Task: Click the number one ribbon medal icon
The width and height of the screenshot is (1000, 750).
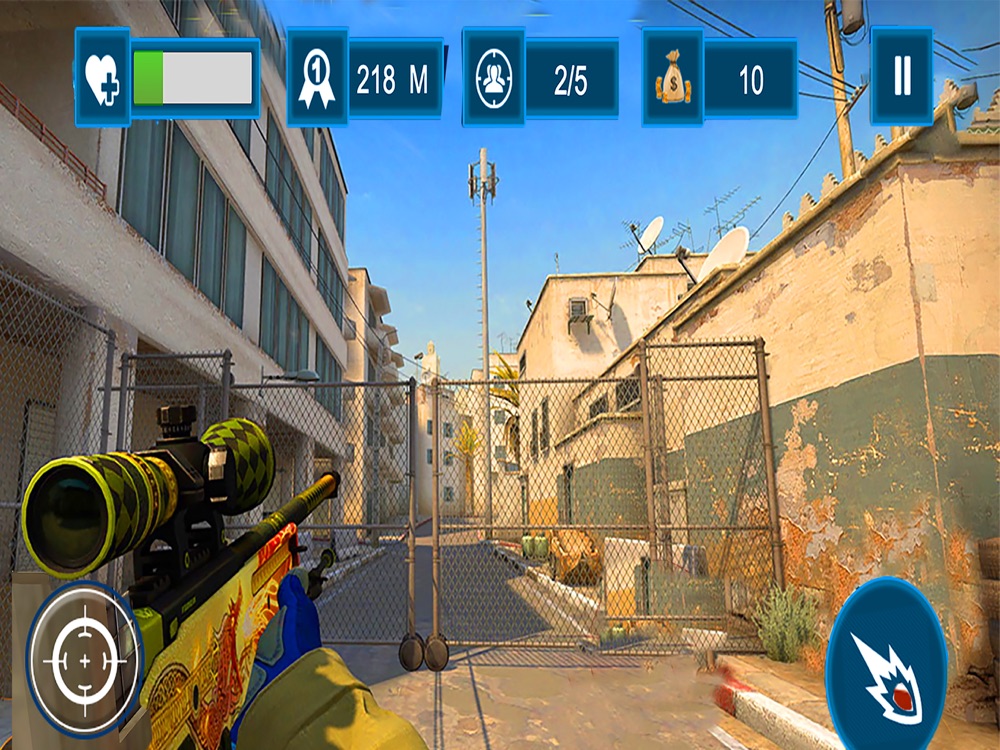Action: tap(317, 78)
